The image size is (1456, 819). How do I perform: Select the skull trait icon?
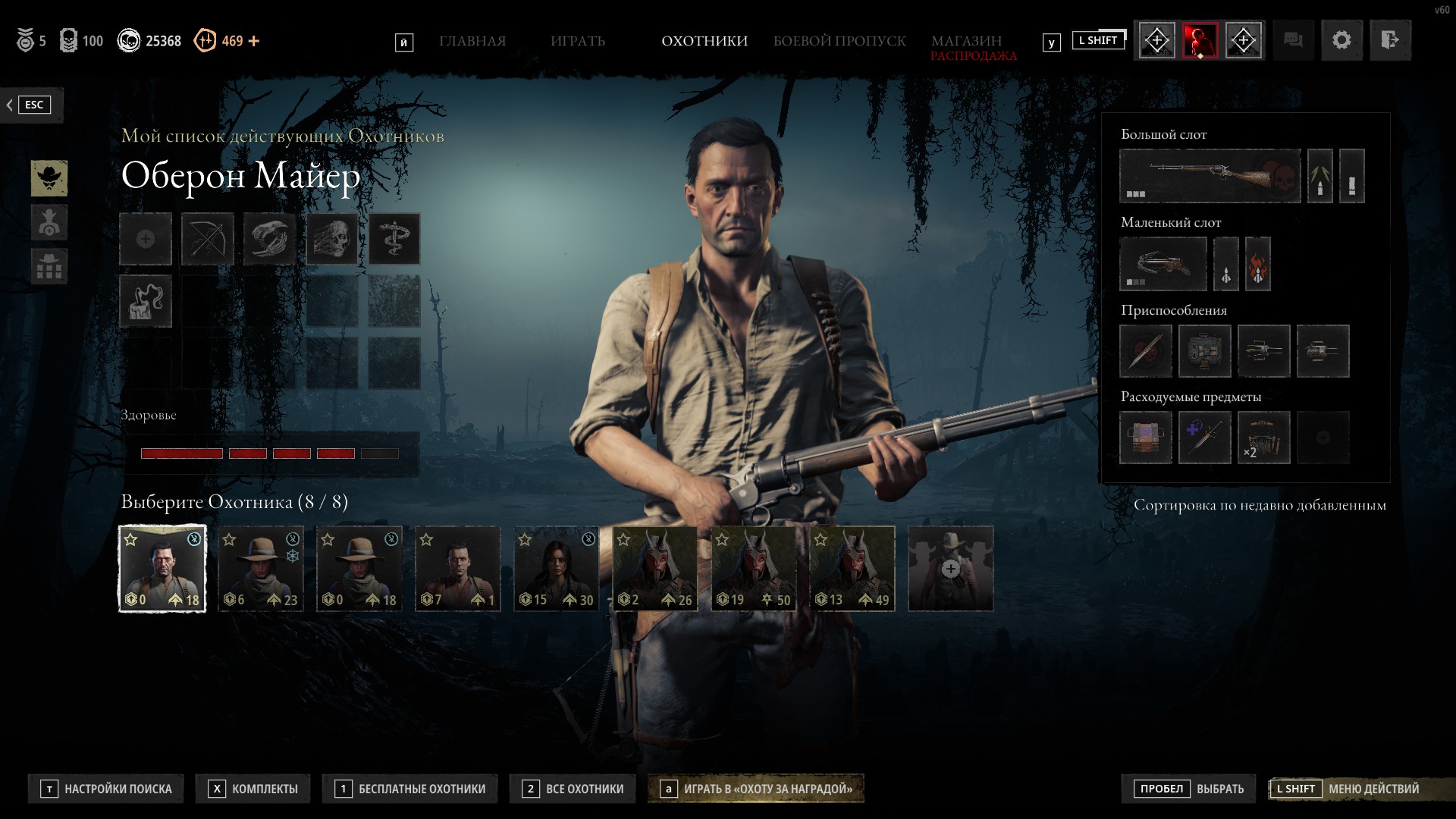(332, 239)
